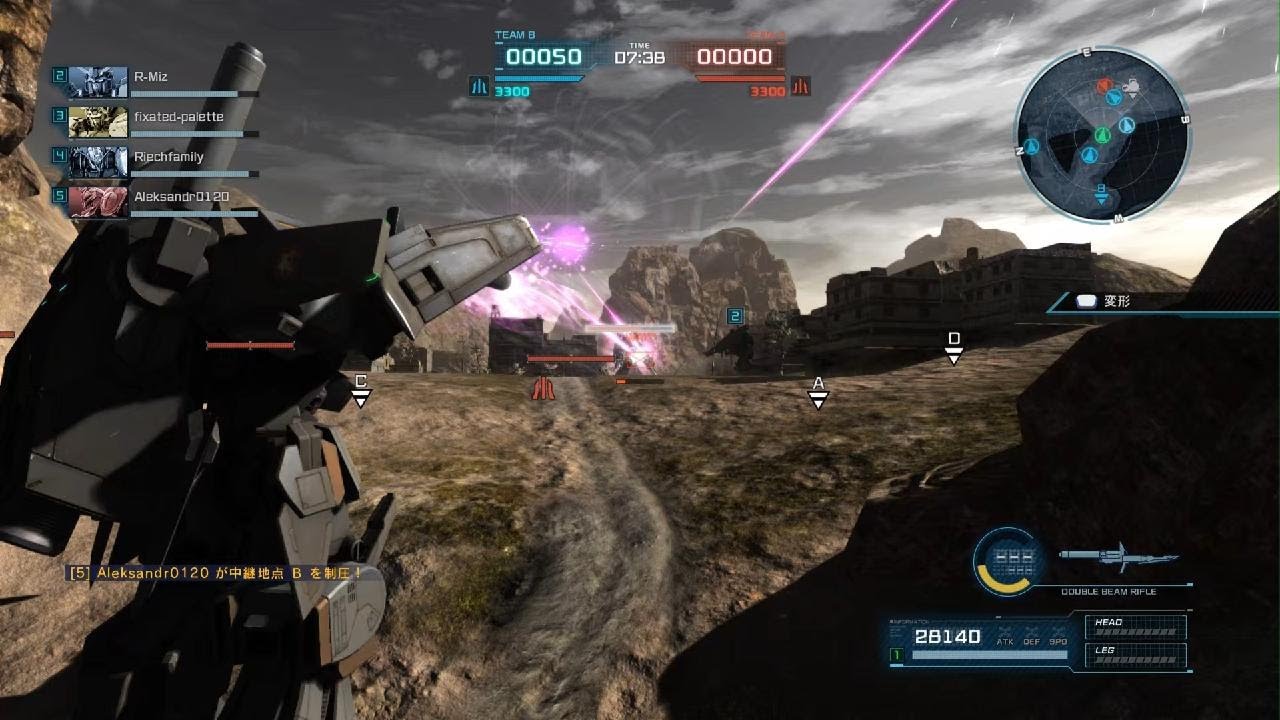Click the red enemy team emblem icon
The height and width of the screenshot is (720, 1280).
[x=800, y=88]
